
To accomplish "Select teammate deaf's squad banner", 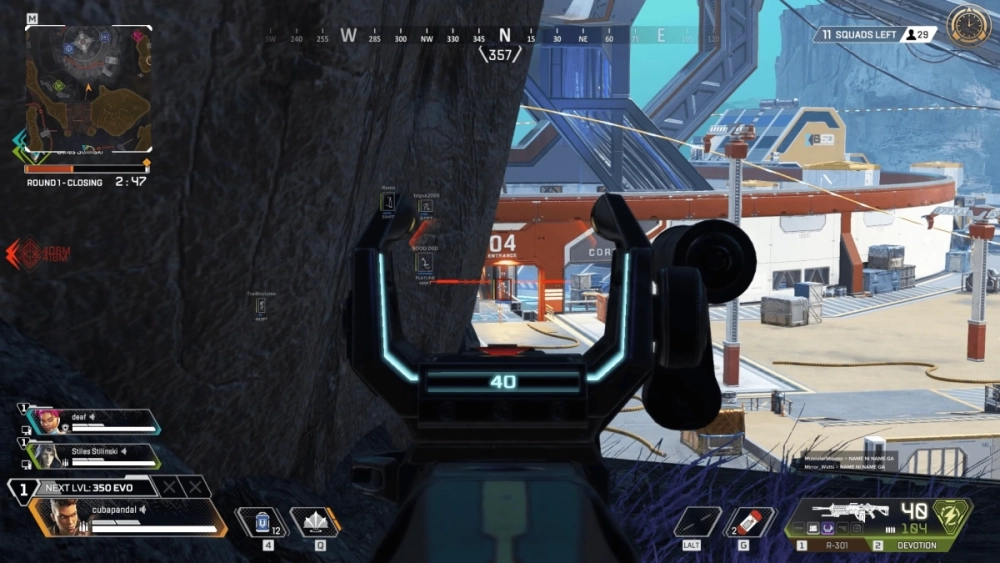I will tap(93, 421).
